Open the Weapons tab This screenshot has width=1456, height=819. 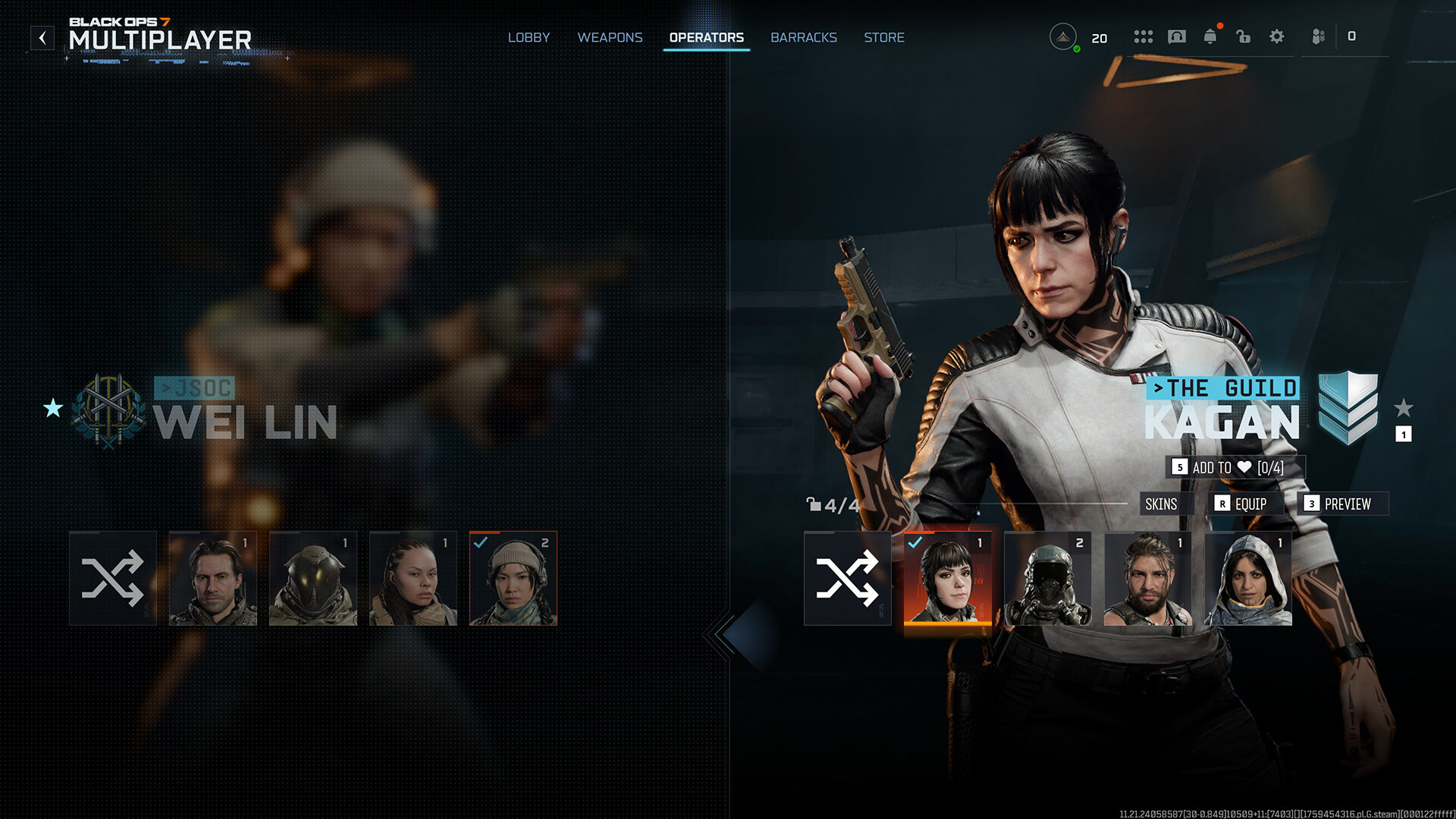610,37
